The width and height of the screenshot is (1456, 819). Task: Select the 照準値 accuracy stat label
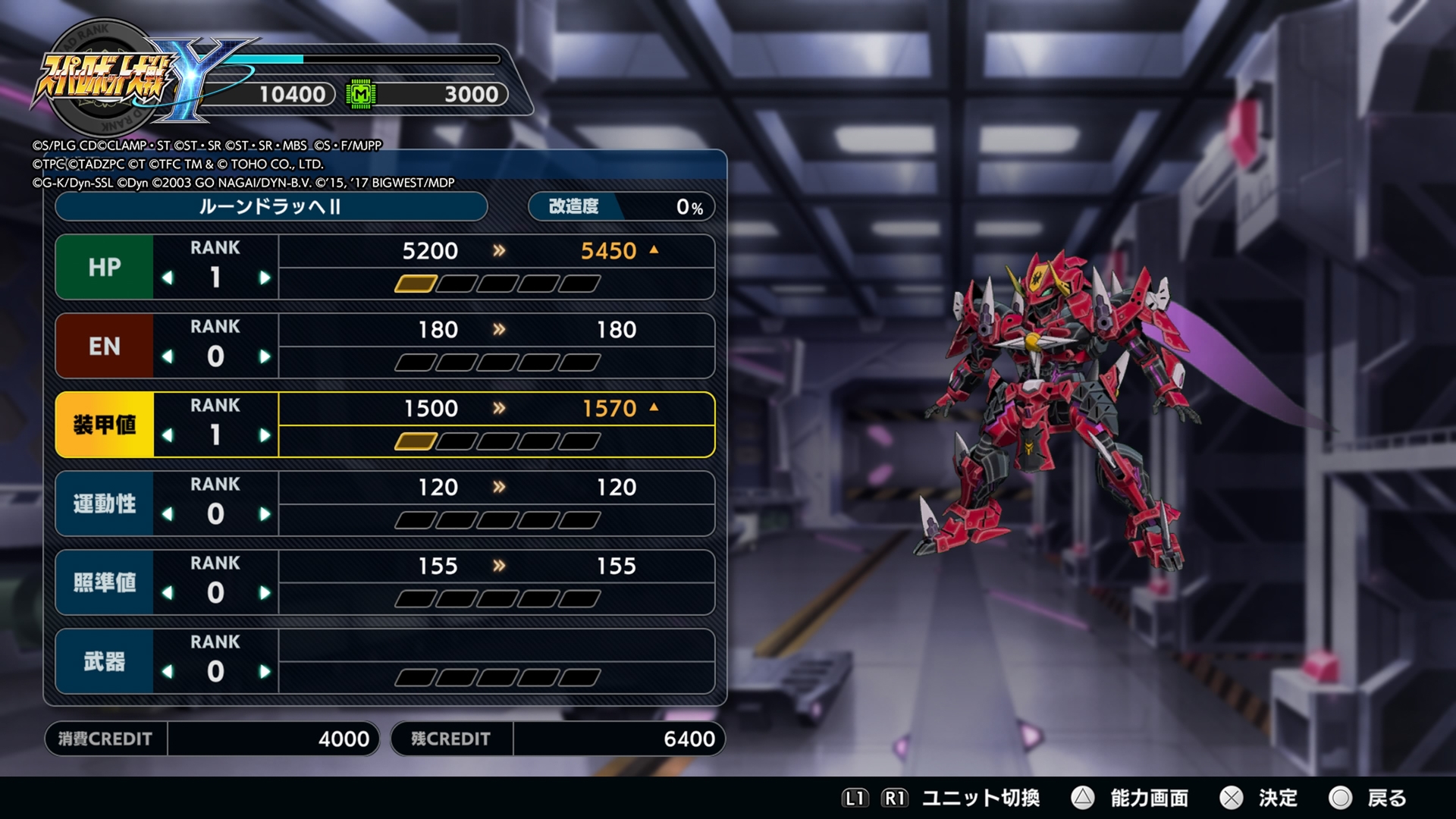pyautogui.click(x=103, y=582)
